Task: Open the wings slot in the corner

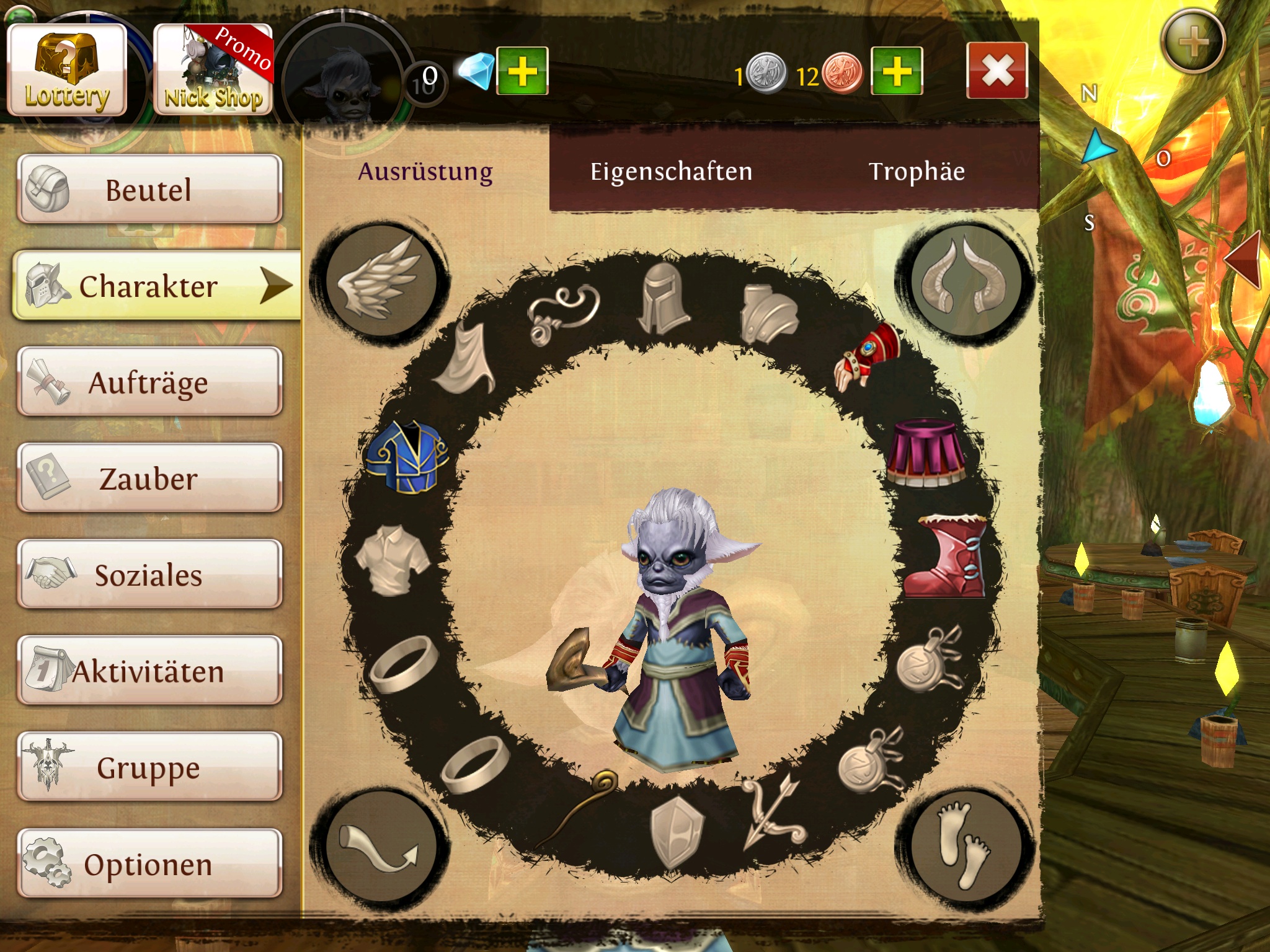Action: [x=380, y=282]
